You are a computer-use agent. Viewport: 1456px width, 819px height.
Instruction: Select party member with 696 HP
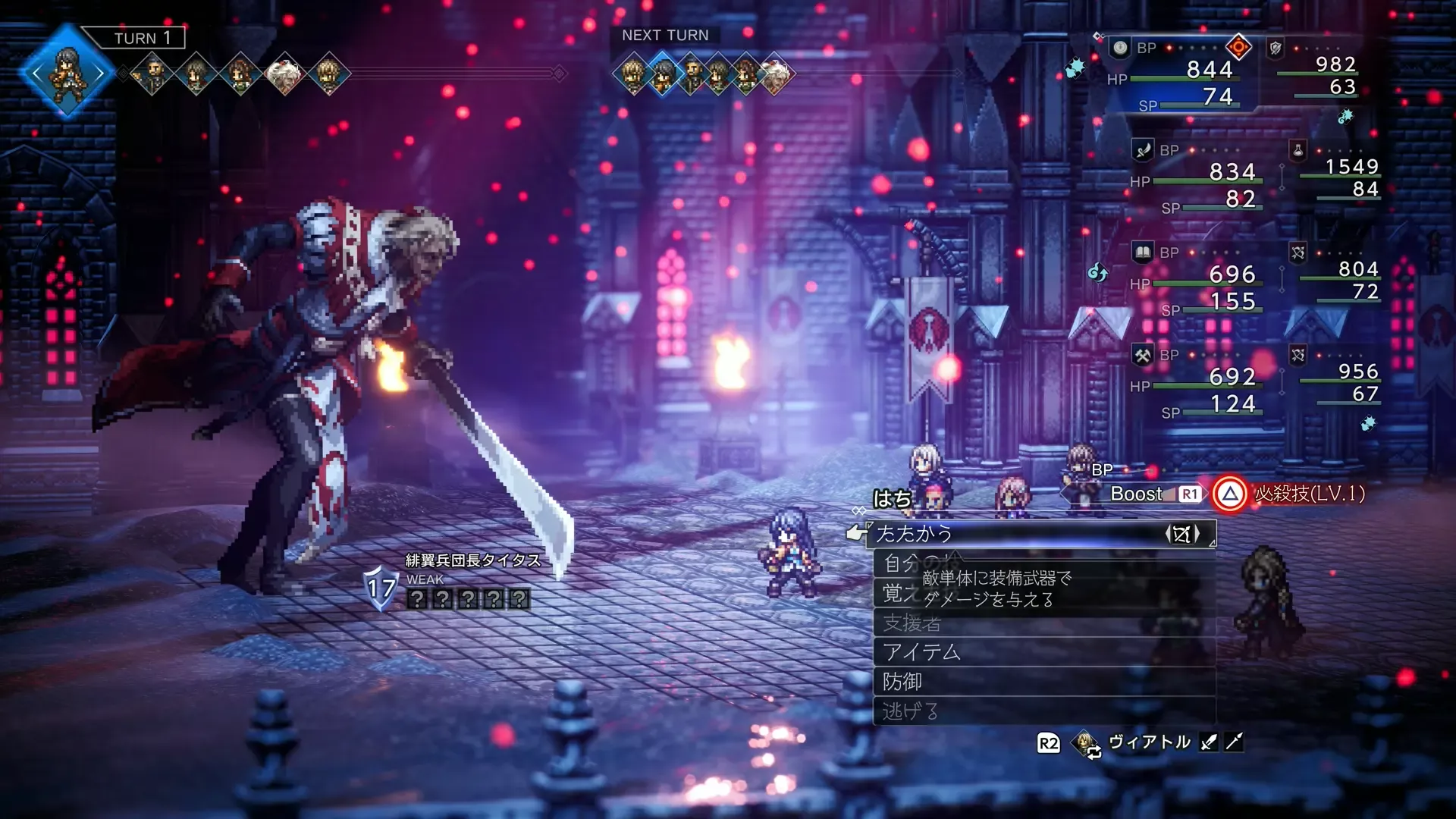(1232, 274)
